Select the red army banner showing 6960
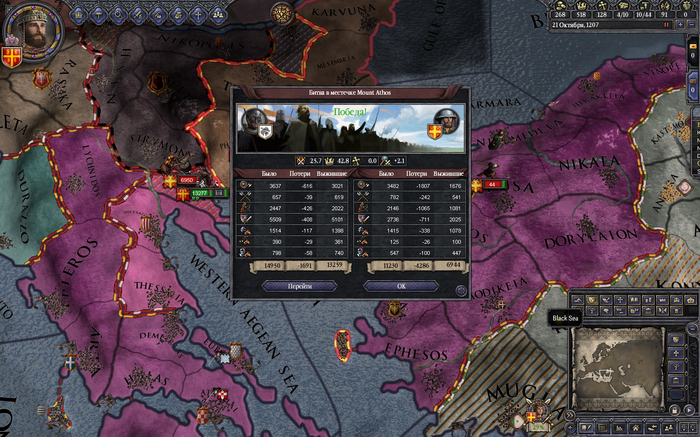Image resolution: width=700 pixels, height=437 pixels. click(x=186, y=179)
